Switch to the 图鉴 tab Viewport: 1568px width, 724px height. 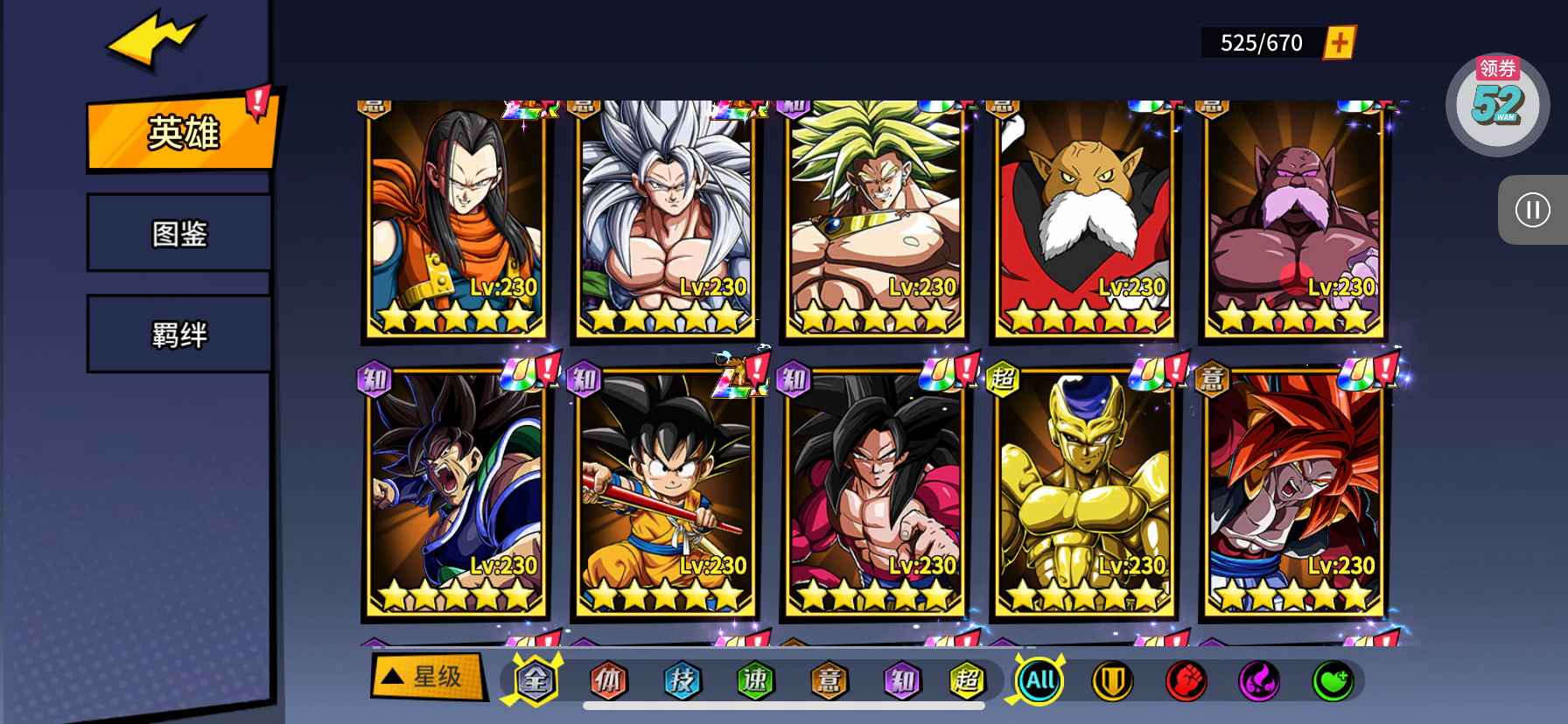(x=179, y=233)
